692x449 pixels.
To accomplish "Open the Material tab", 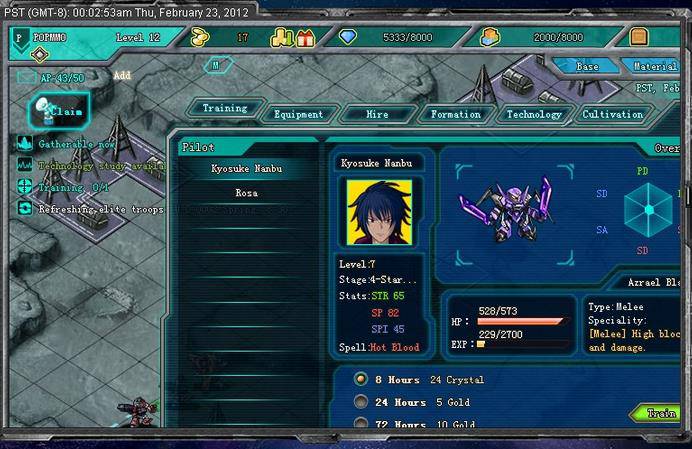I will [x=655, y=66].
